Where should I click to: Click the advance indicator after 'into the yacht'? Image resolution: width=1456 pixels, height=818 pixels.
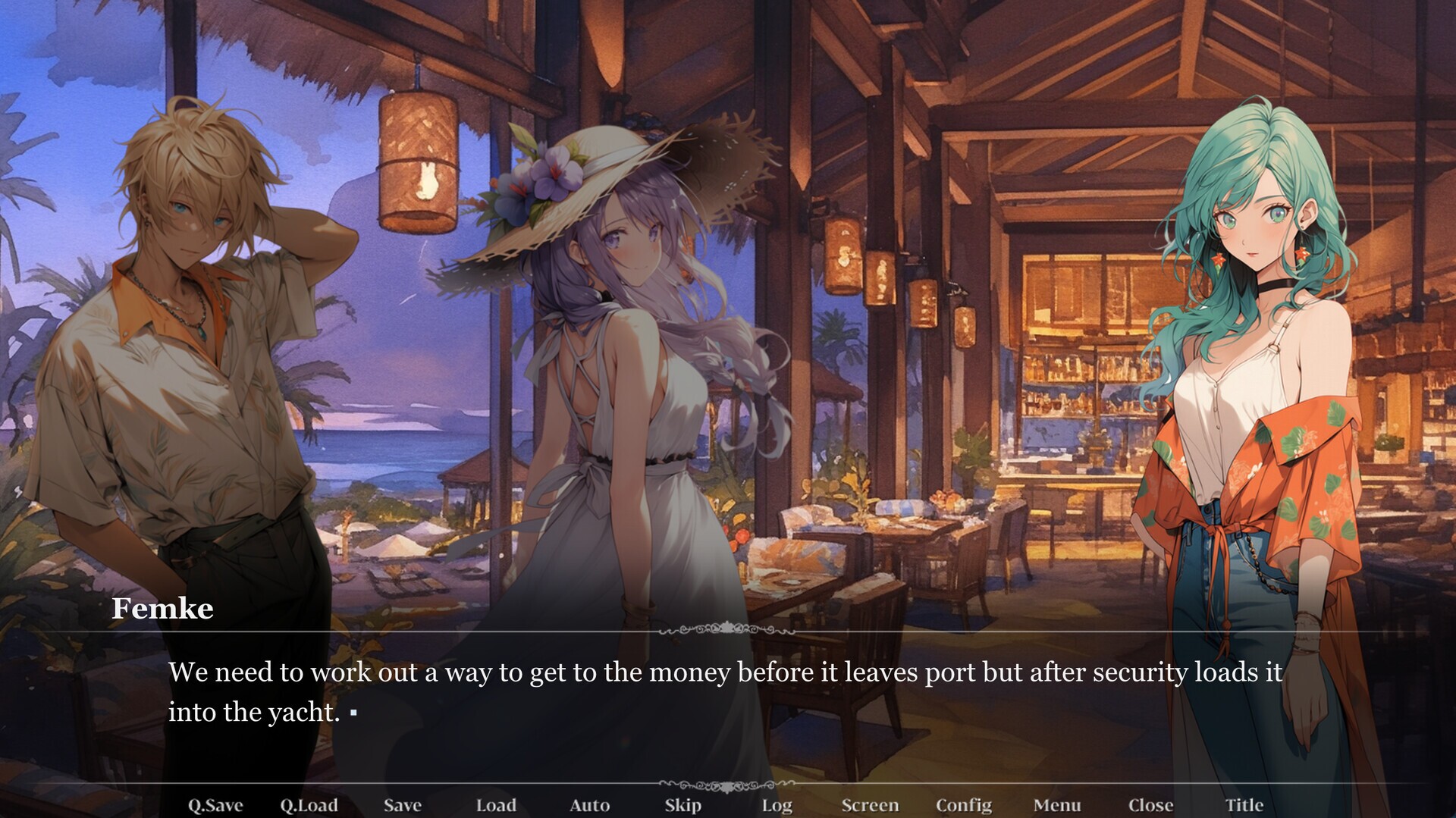[x=353, y=714]
